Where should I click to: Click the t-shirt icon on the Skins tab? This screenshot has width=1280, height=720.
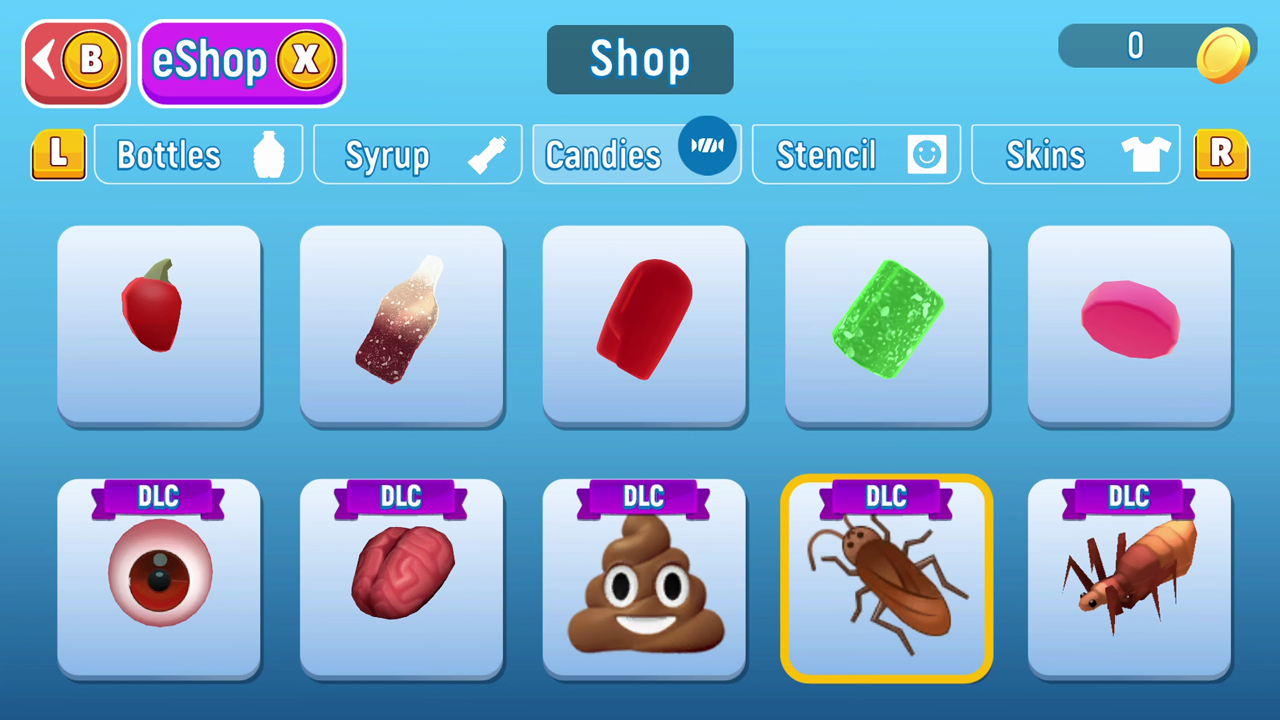click(x=1146, y=154)
